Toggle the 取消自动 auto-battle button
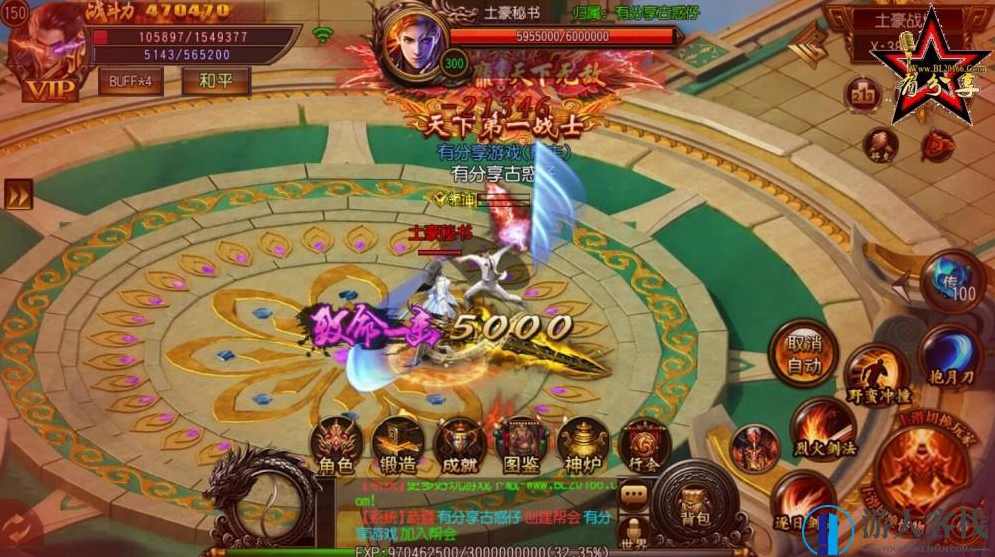The height and width of the screenshot is (557, 995). click(803, 353)
